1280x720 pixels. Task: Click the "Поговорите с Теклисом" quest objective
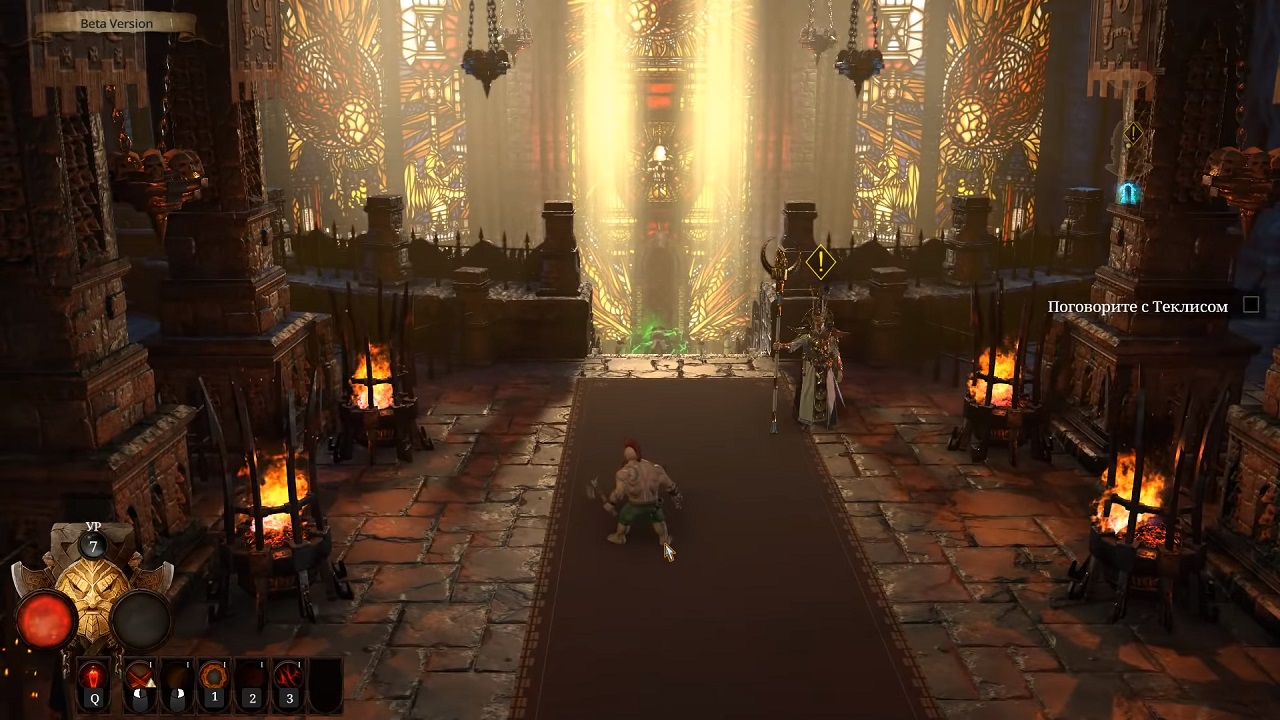point(1137,307)
